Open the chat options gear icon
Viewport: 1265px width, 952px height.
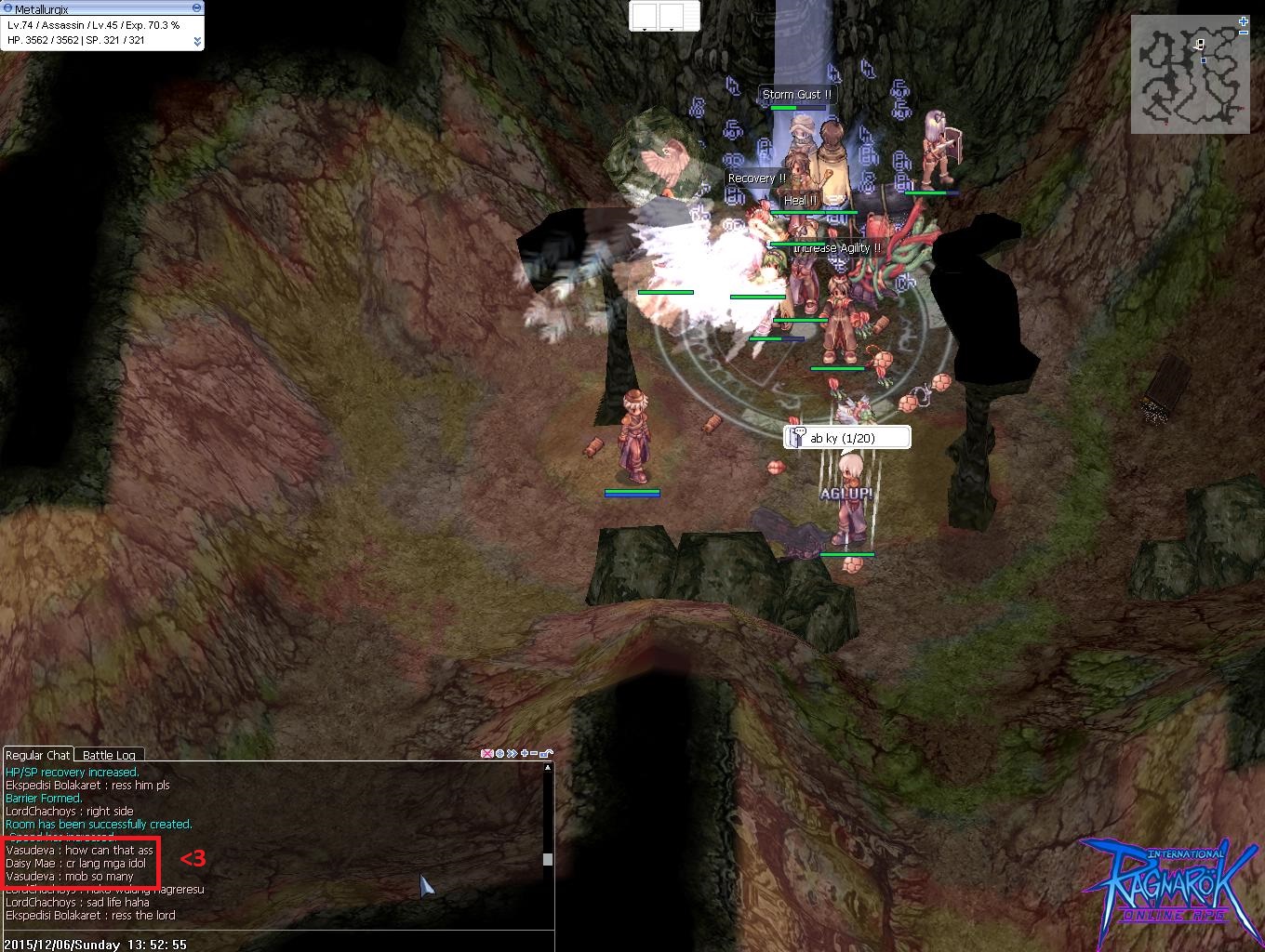(x=499, y=753)
